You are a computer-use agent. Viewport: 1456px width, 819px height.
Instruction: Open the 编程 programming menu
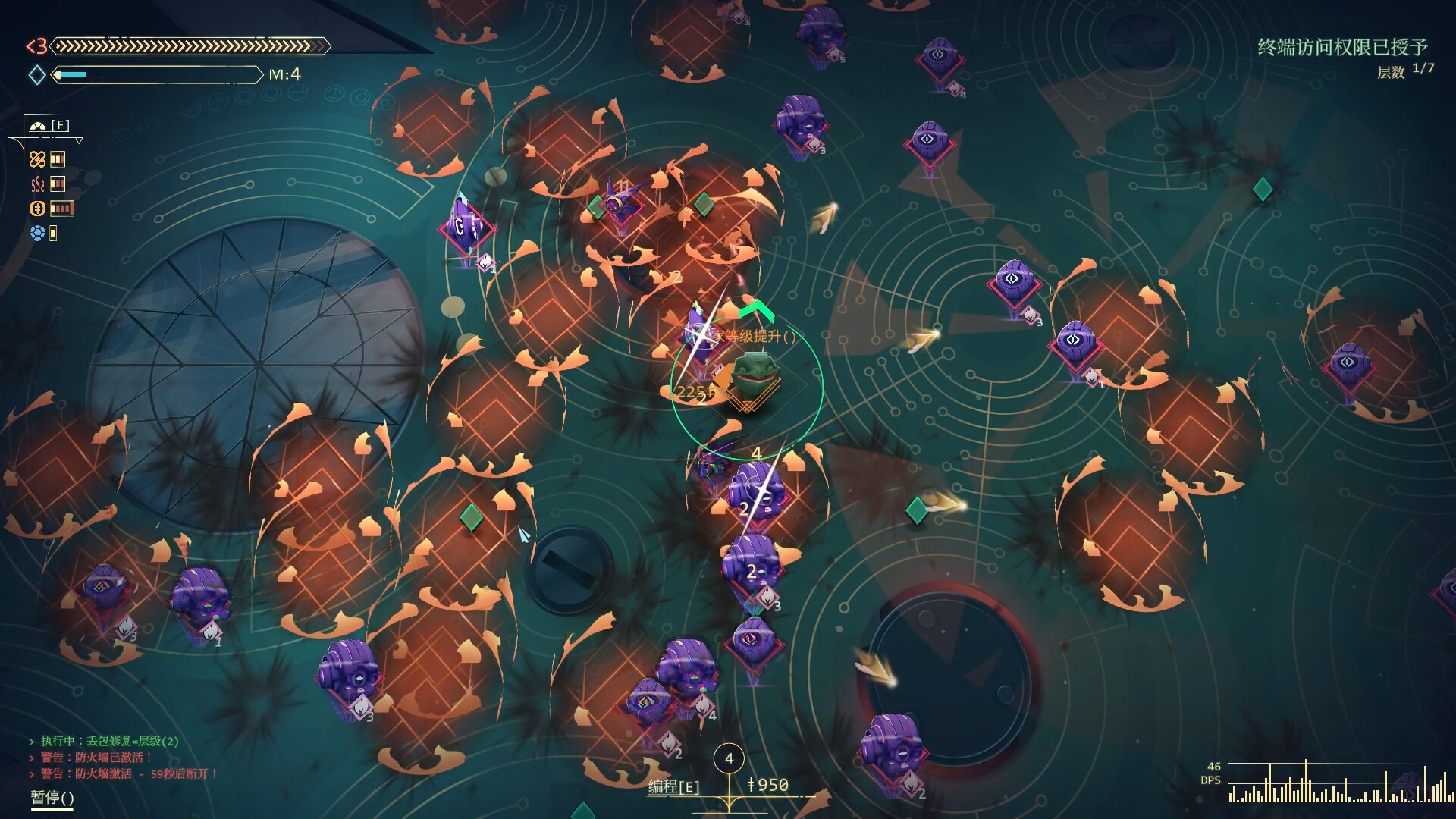pos(673,786)
